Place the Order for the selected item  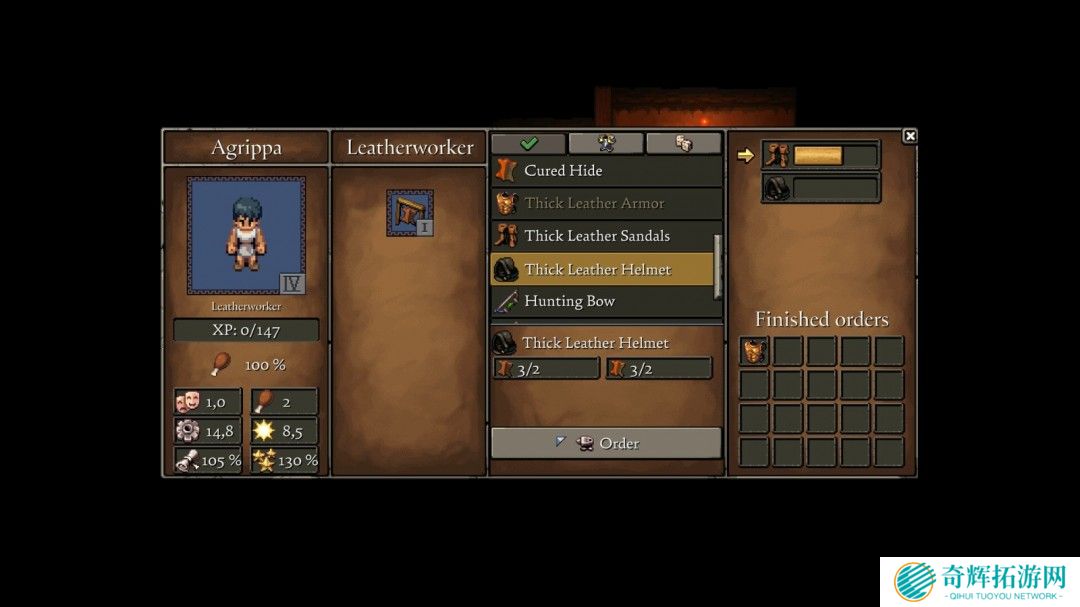click(606, 443)
